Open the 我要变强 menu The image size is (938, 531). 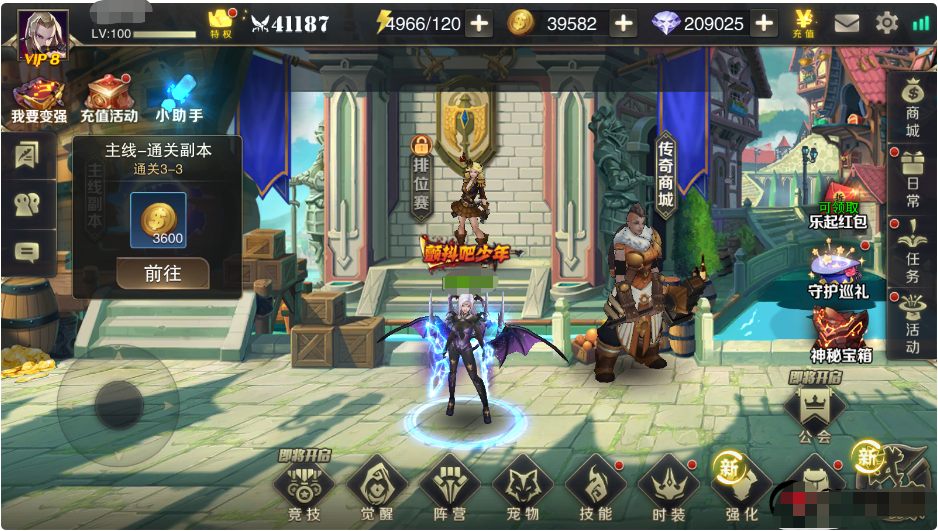[x=39, y=101]
